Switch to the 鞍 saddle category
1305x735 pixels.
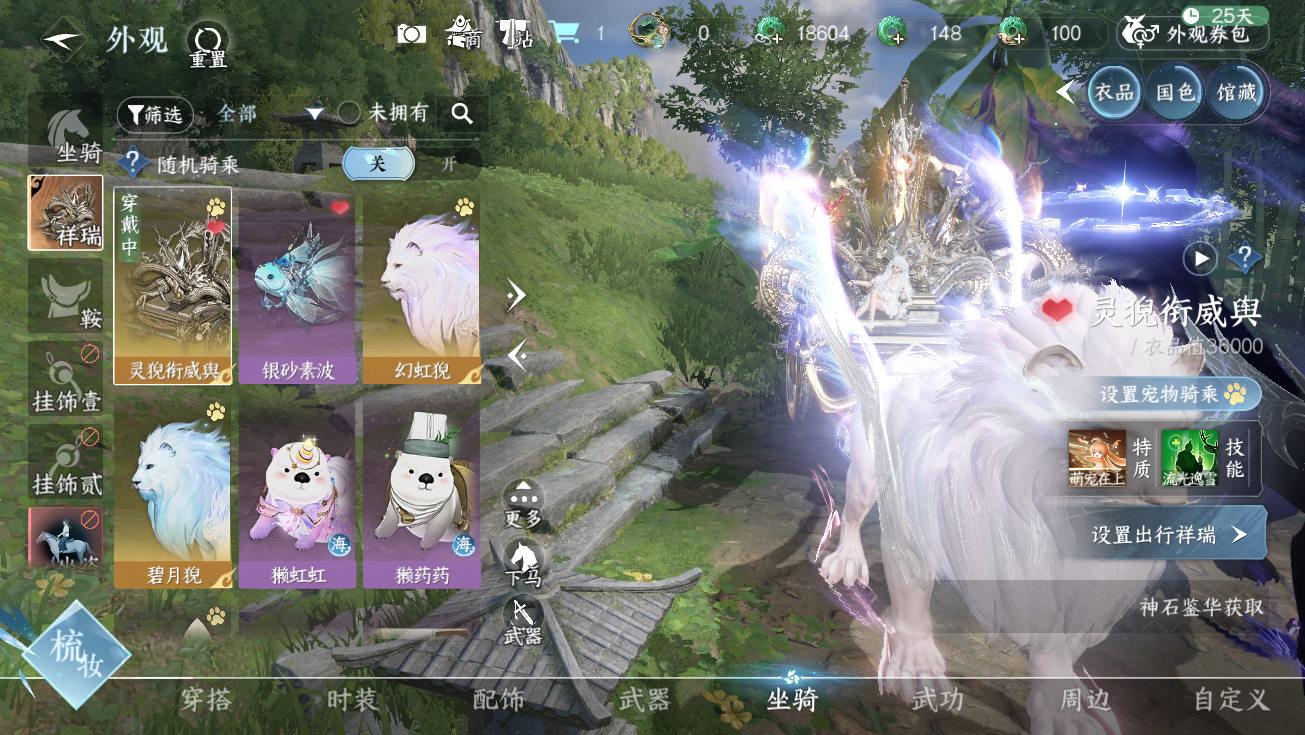[x=65, y=297]
